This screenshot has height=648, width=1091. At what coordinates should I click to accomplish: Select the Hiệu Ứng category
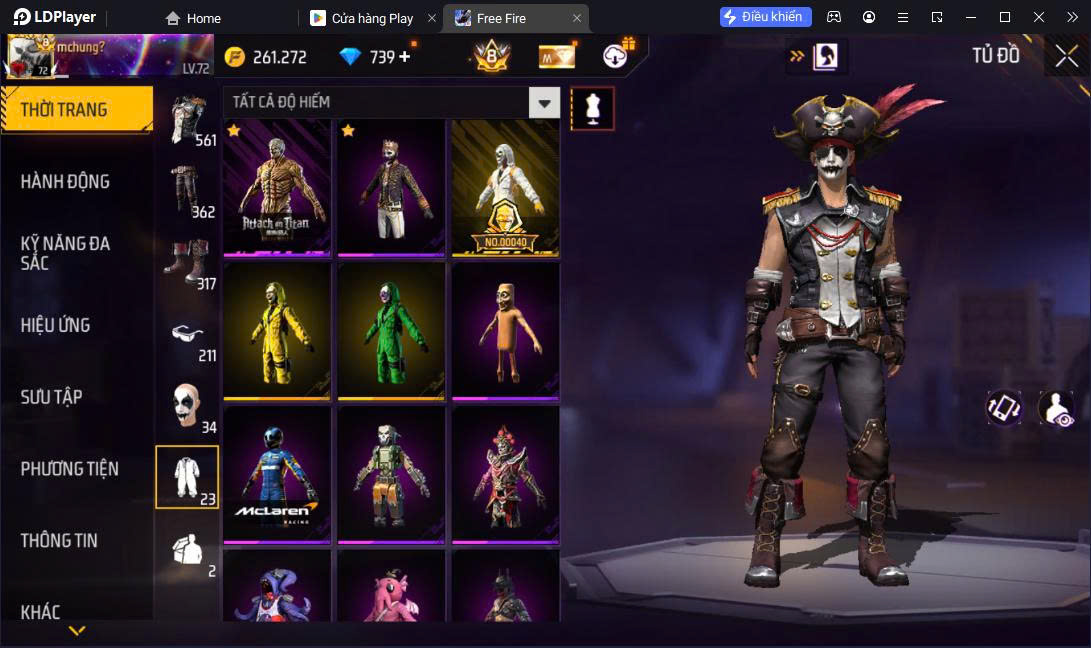(x=55, y=325)
